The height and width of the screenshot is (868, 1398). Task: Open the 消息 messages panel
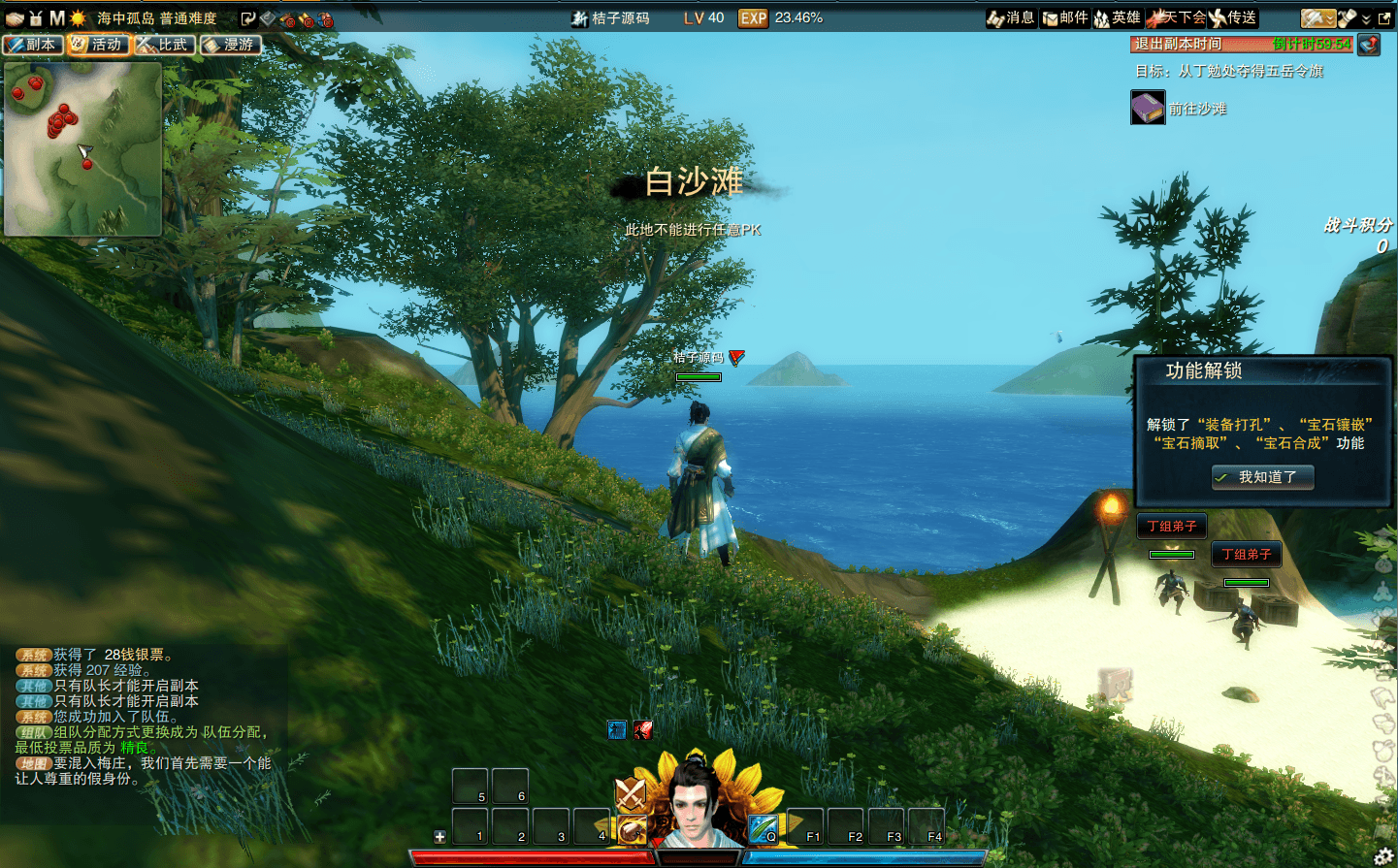1011,17
